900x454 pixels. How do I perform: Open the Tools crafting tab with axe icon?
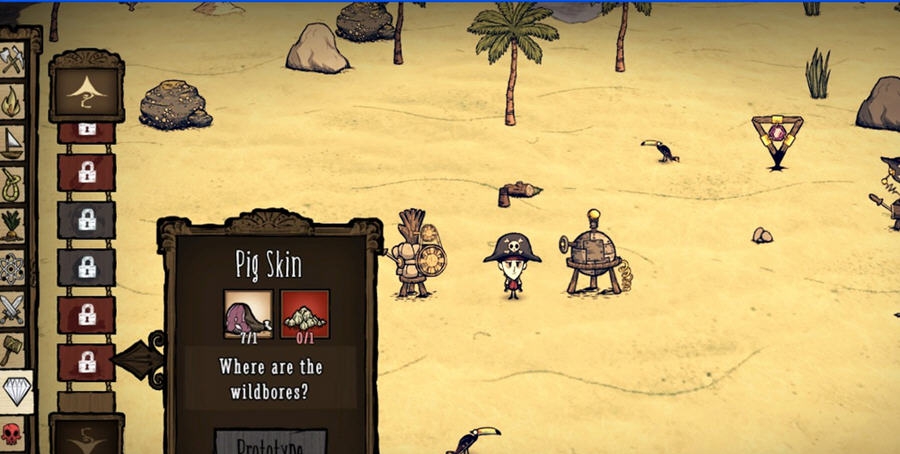13,60
